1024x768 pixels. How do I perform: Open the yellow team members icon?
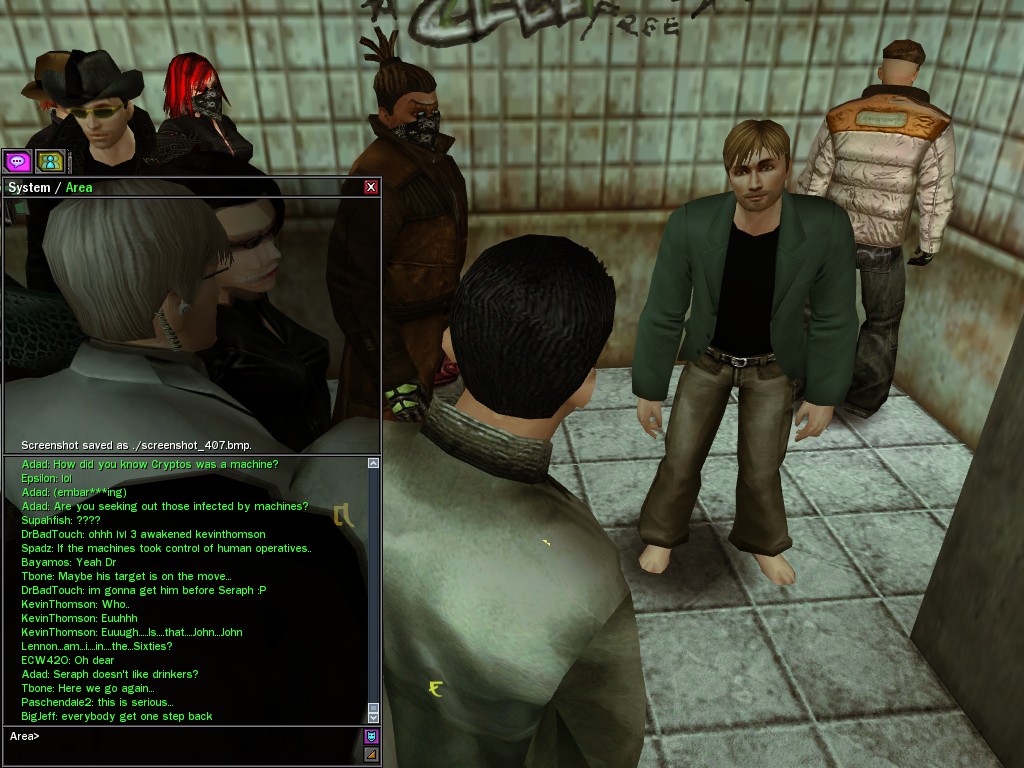point(50,160)
